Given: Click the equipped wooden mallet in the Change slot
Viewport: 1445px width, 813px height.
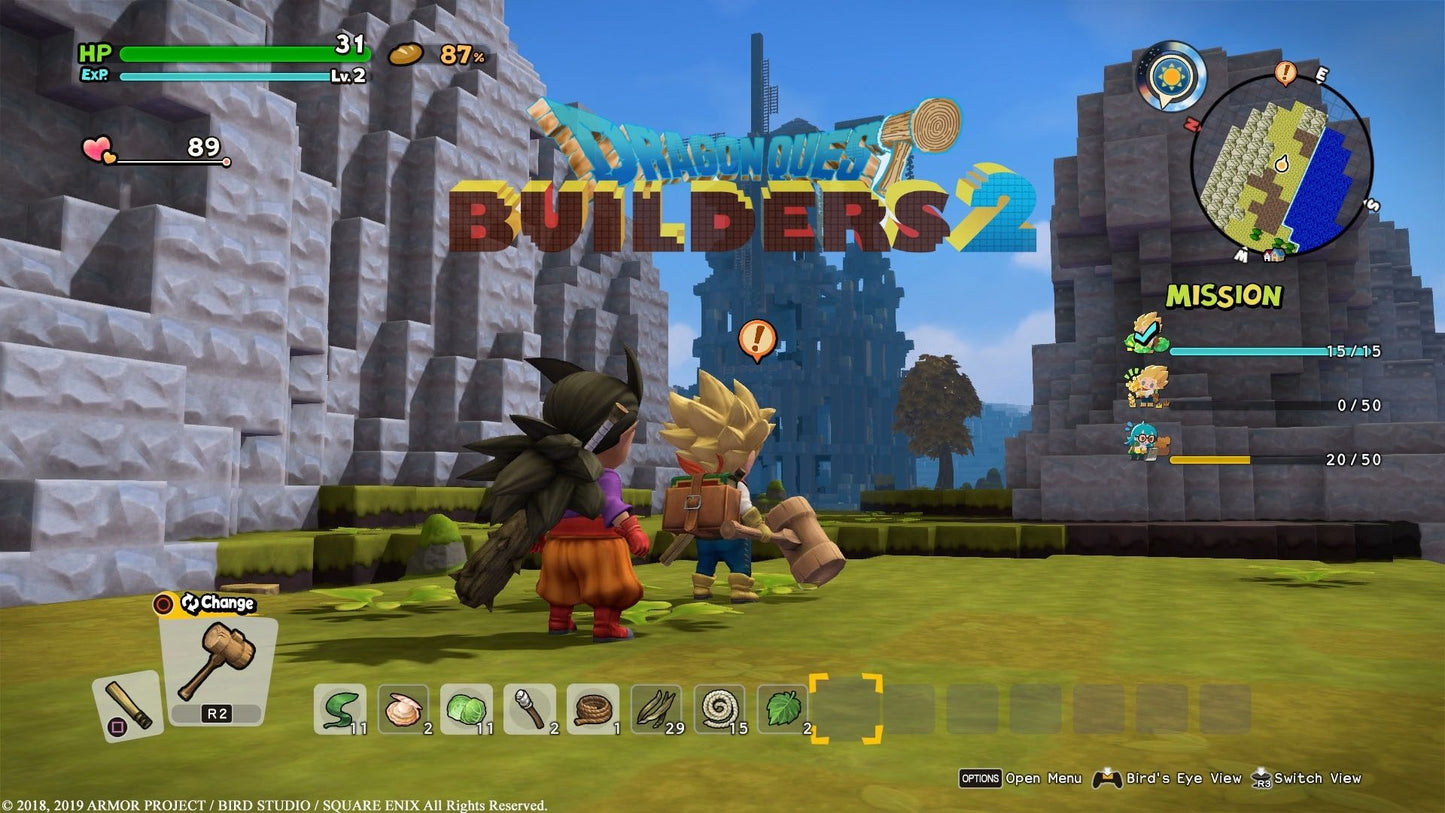Looking at the screenshot, I should [x=215, y=660].
